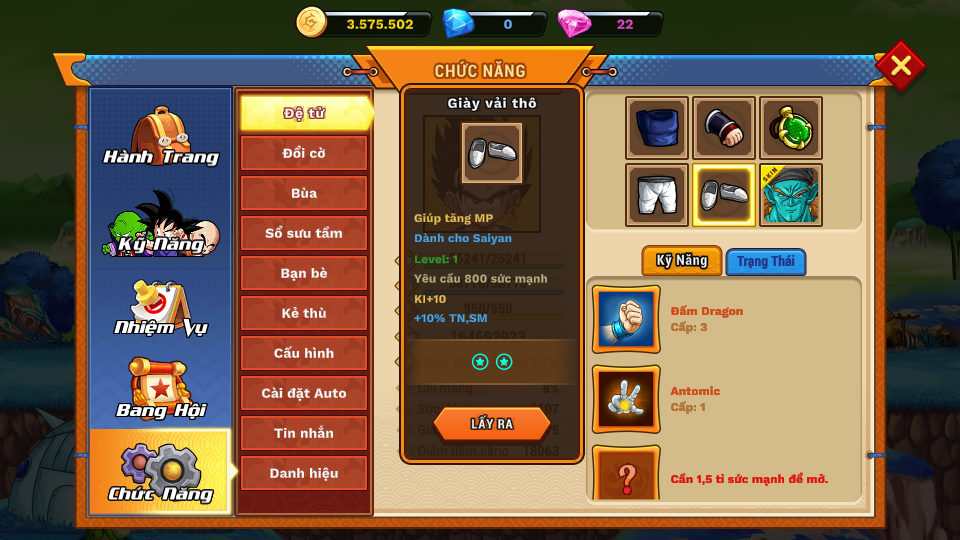Show the Bạn bè friends list
This screenshot has height=540, width=960.
coord(304,273)
